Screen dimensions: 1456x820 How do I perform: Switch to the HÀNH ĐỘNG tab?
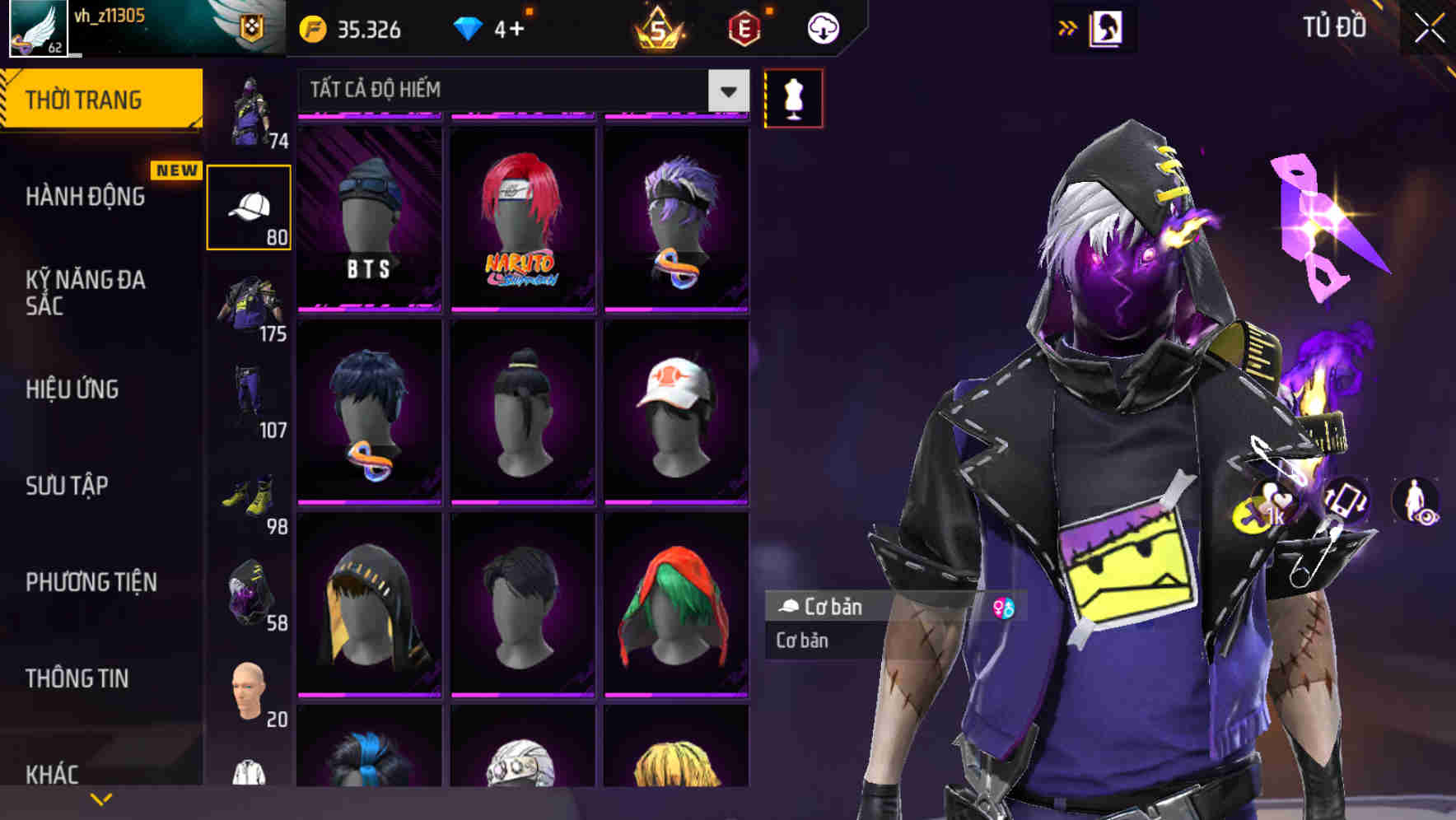point(86,197)
